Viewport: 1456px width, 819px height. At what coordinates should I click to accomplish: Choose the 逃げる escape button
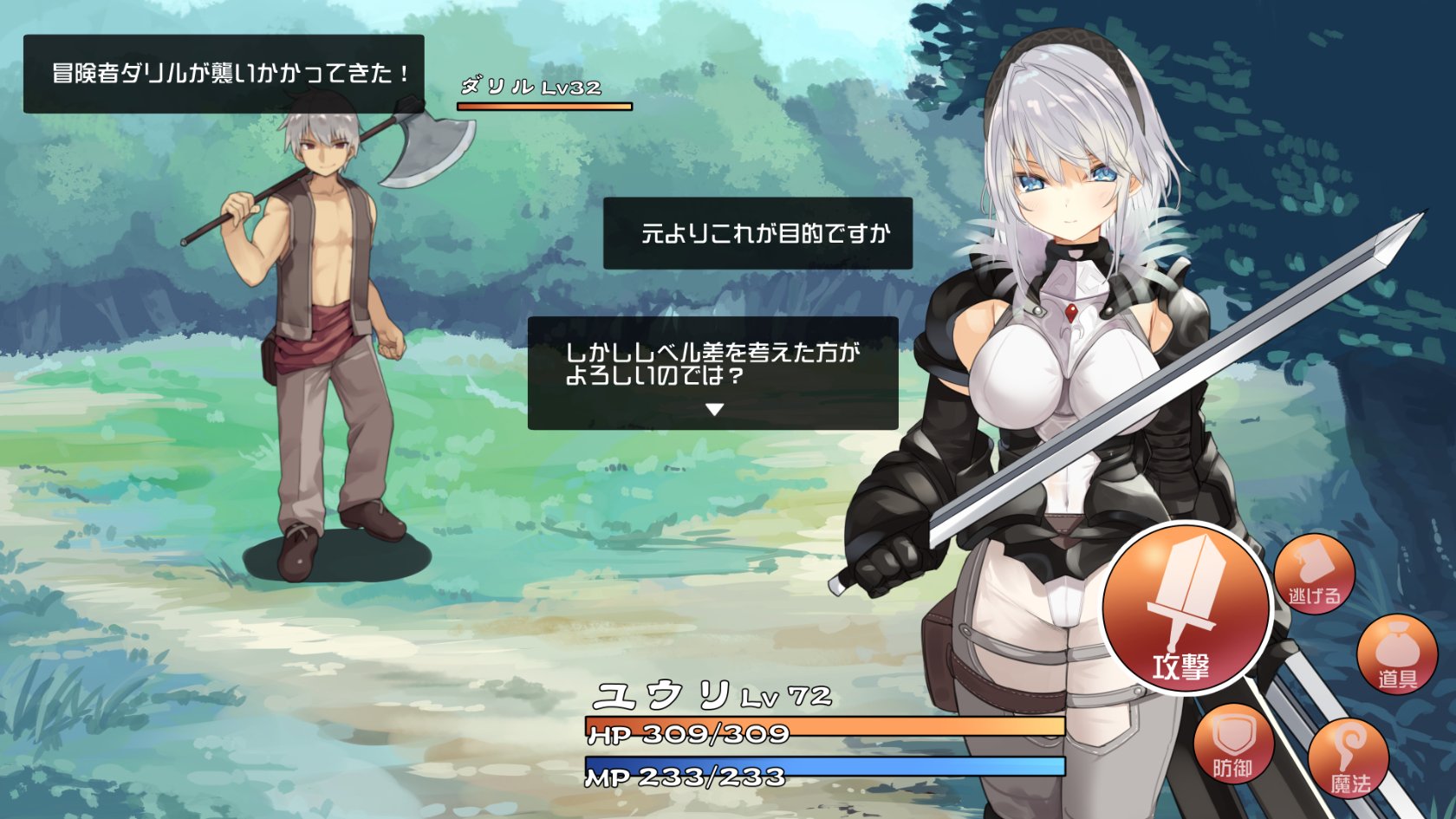[1314, 574]
